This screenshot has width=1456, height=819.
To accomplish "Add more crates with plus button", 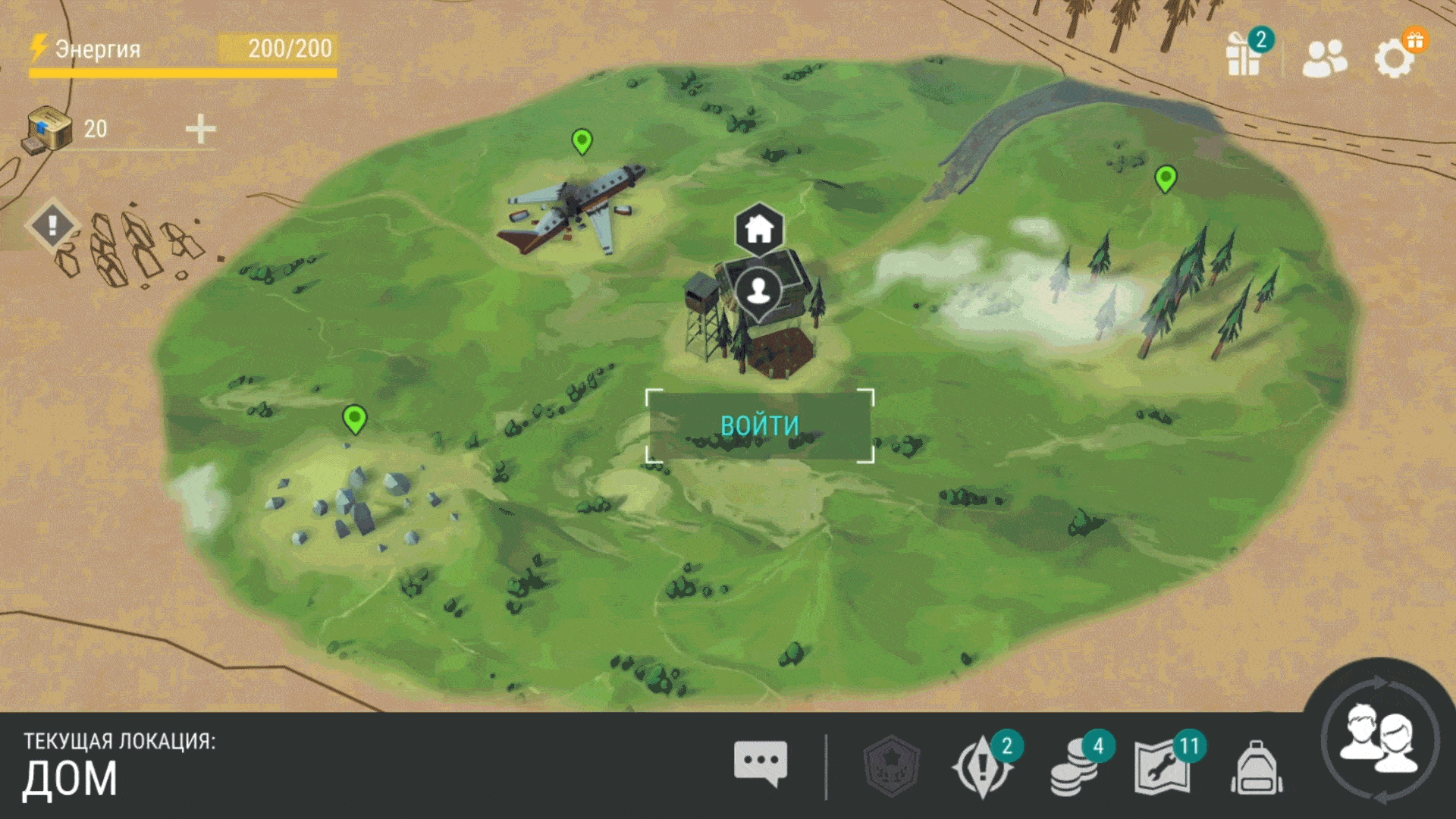I will point(201,129).
